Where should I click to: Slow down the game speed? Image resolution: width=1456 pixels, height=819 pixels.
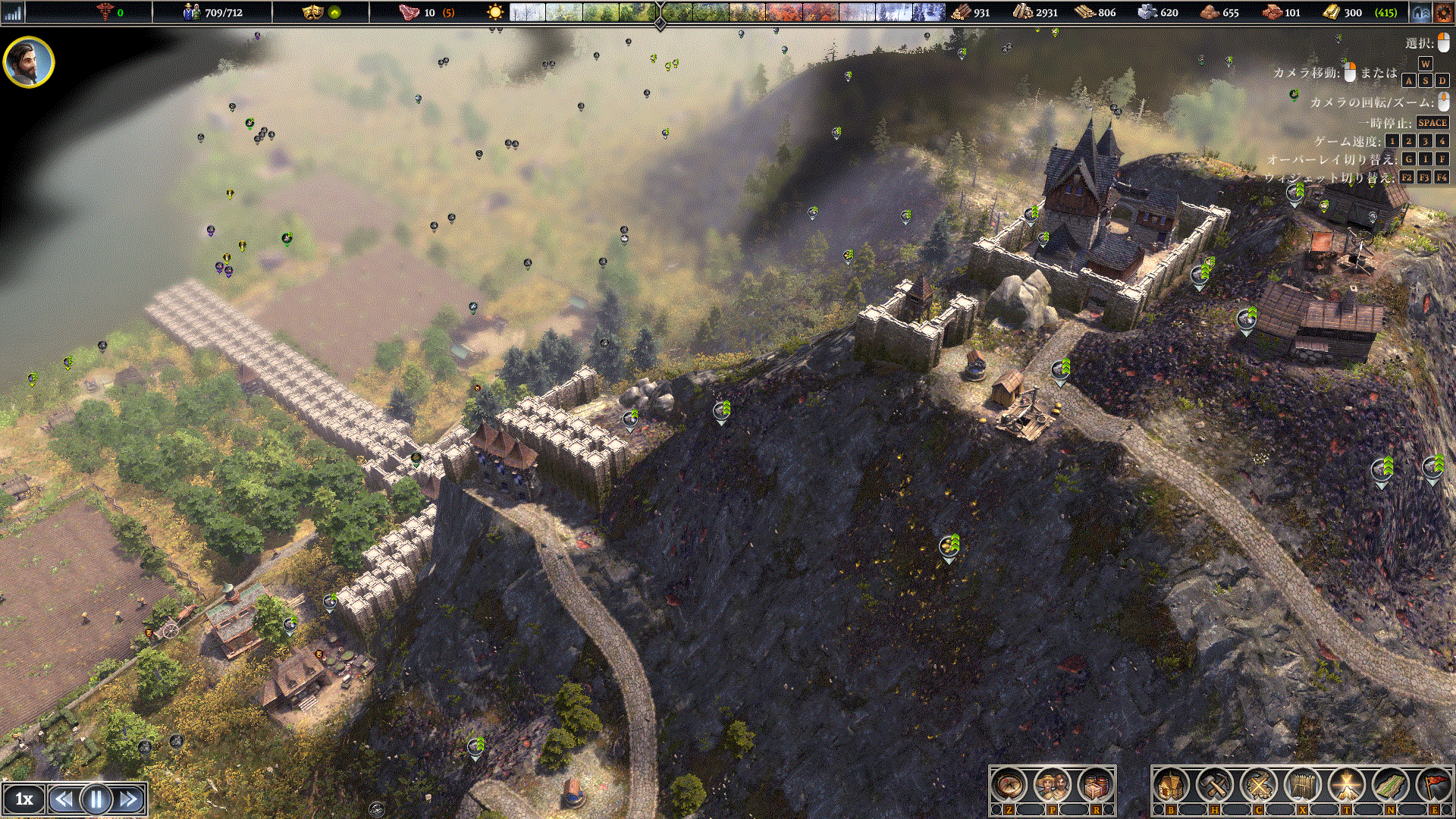tap(64, 799)
